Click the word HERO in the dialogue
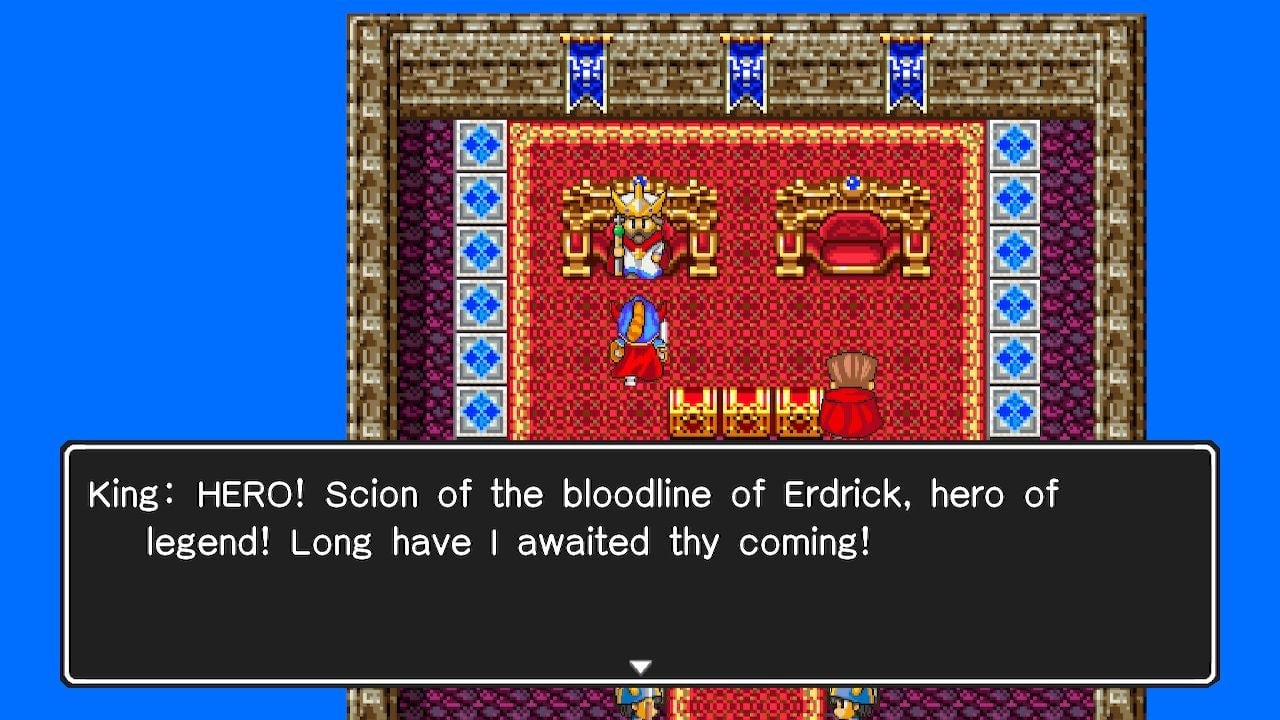 tap(252, 493)
